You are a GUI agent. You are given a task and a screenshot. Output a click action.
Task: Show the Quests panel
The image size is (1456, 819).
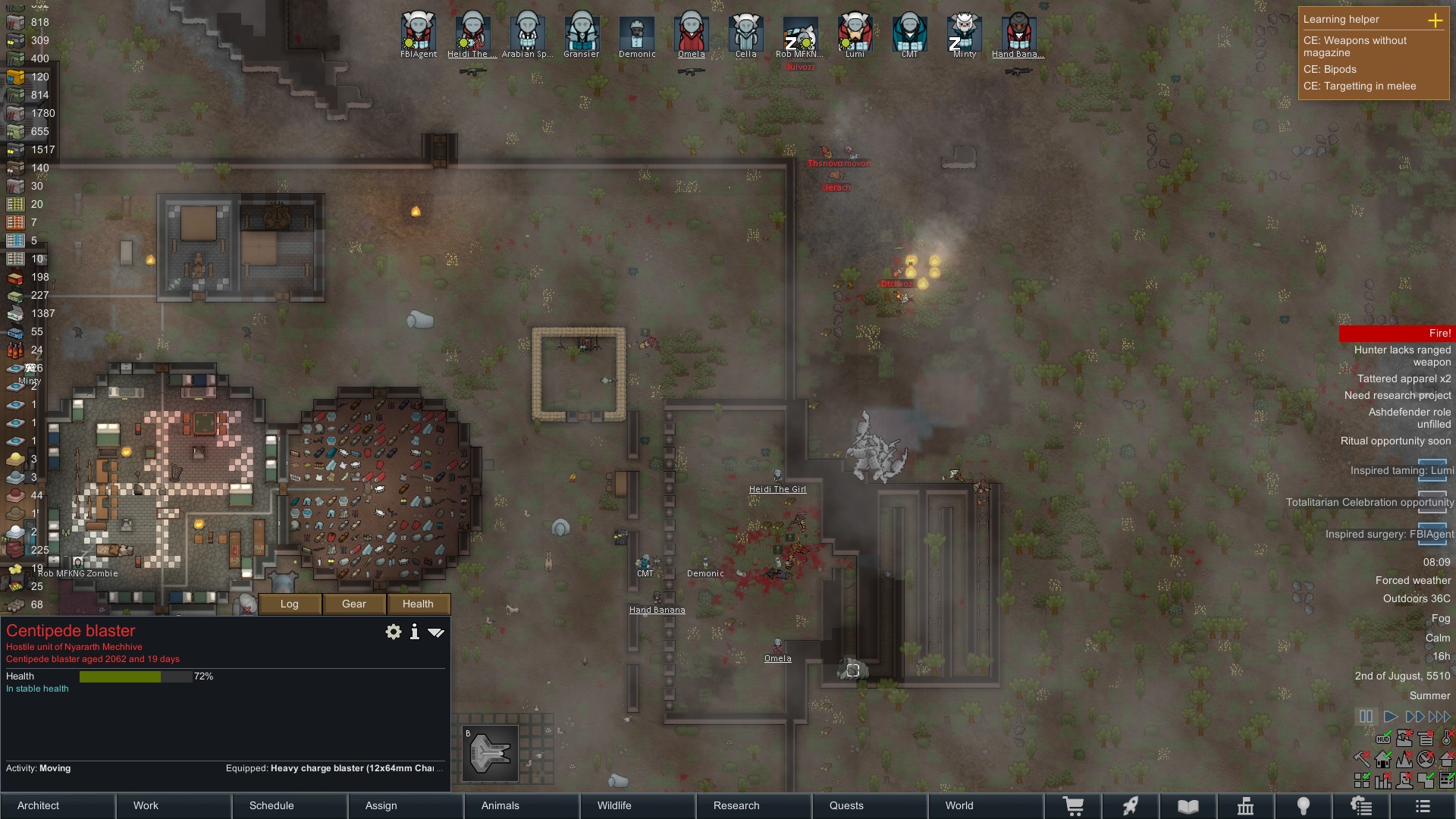tap(870, 805)
